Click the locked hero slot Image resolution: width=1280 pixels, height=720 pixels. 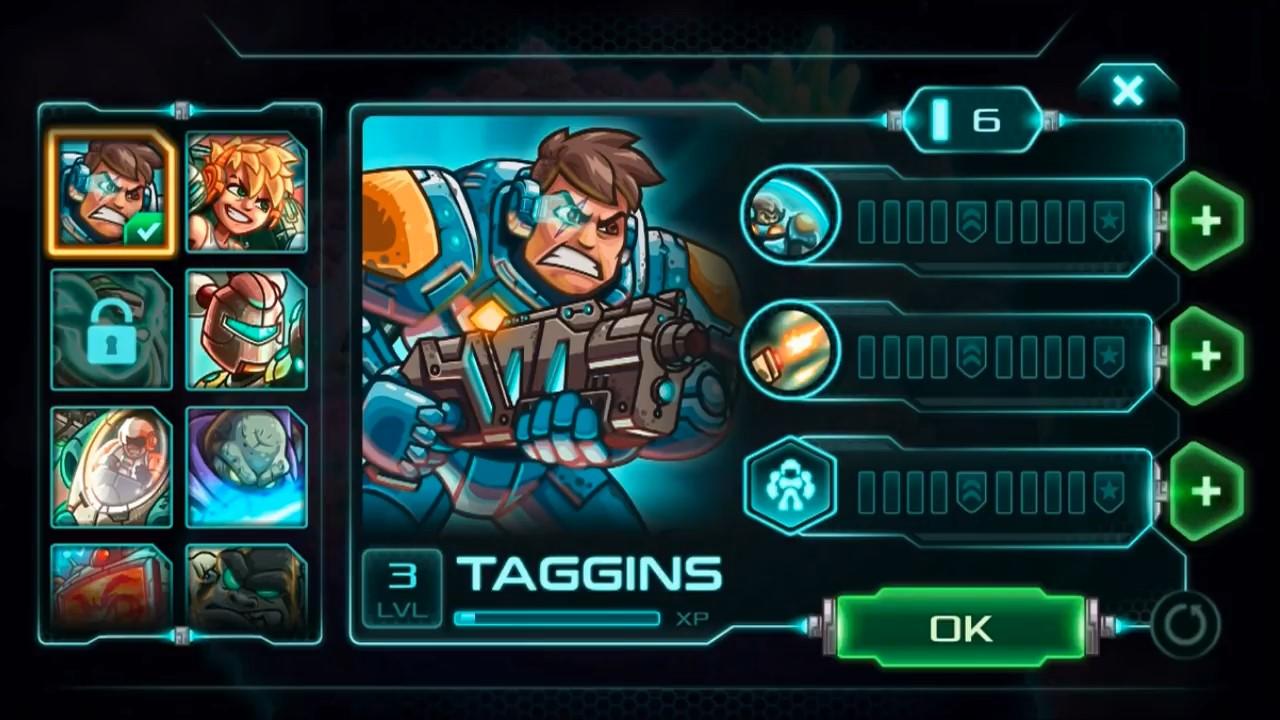pyautogui.click(x=111, y=330)
